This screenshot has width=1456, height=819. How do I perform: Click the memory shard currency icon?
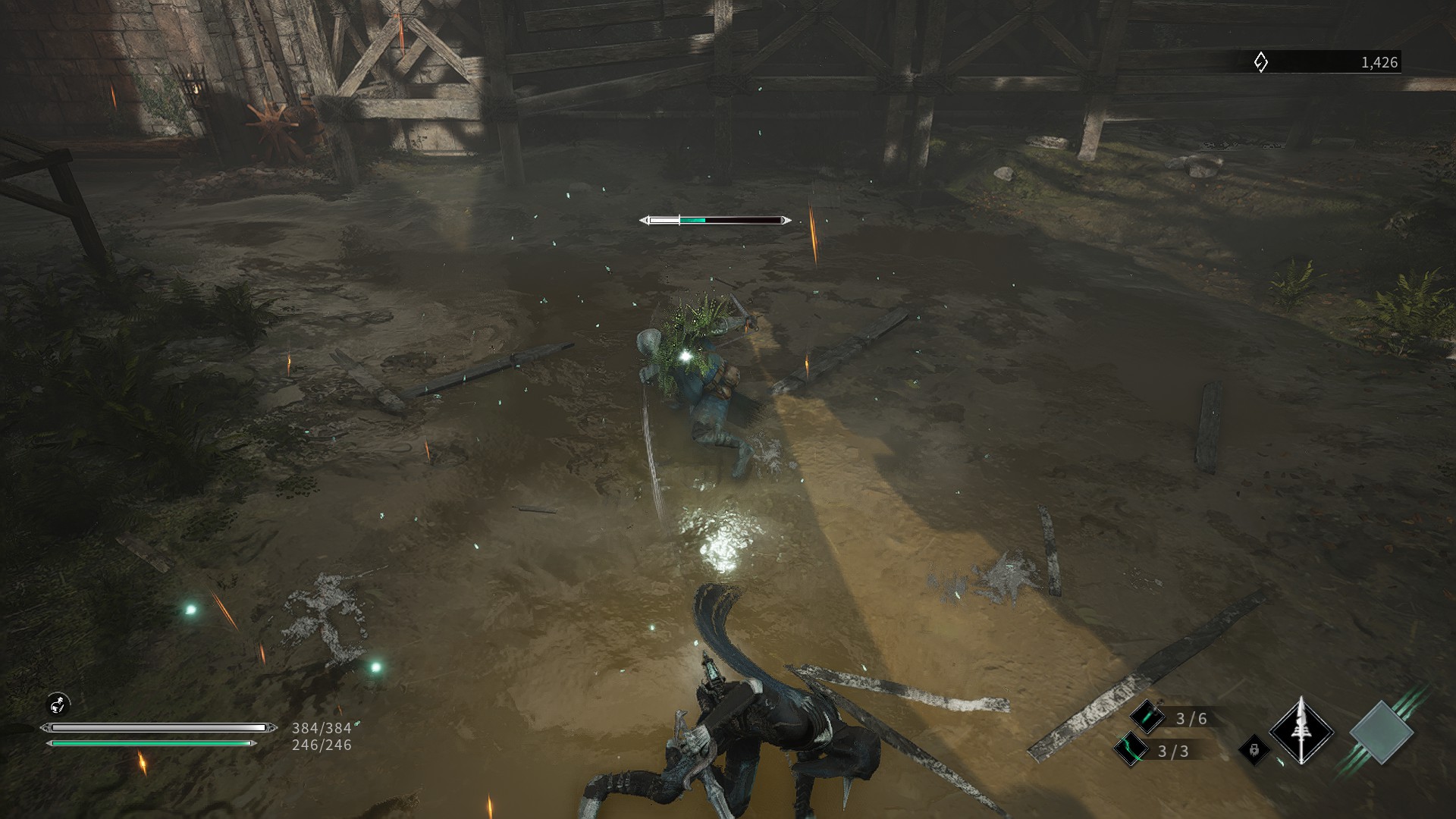tap(1260, 62)
